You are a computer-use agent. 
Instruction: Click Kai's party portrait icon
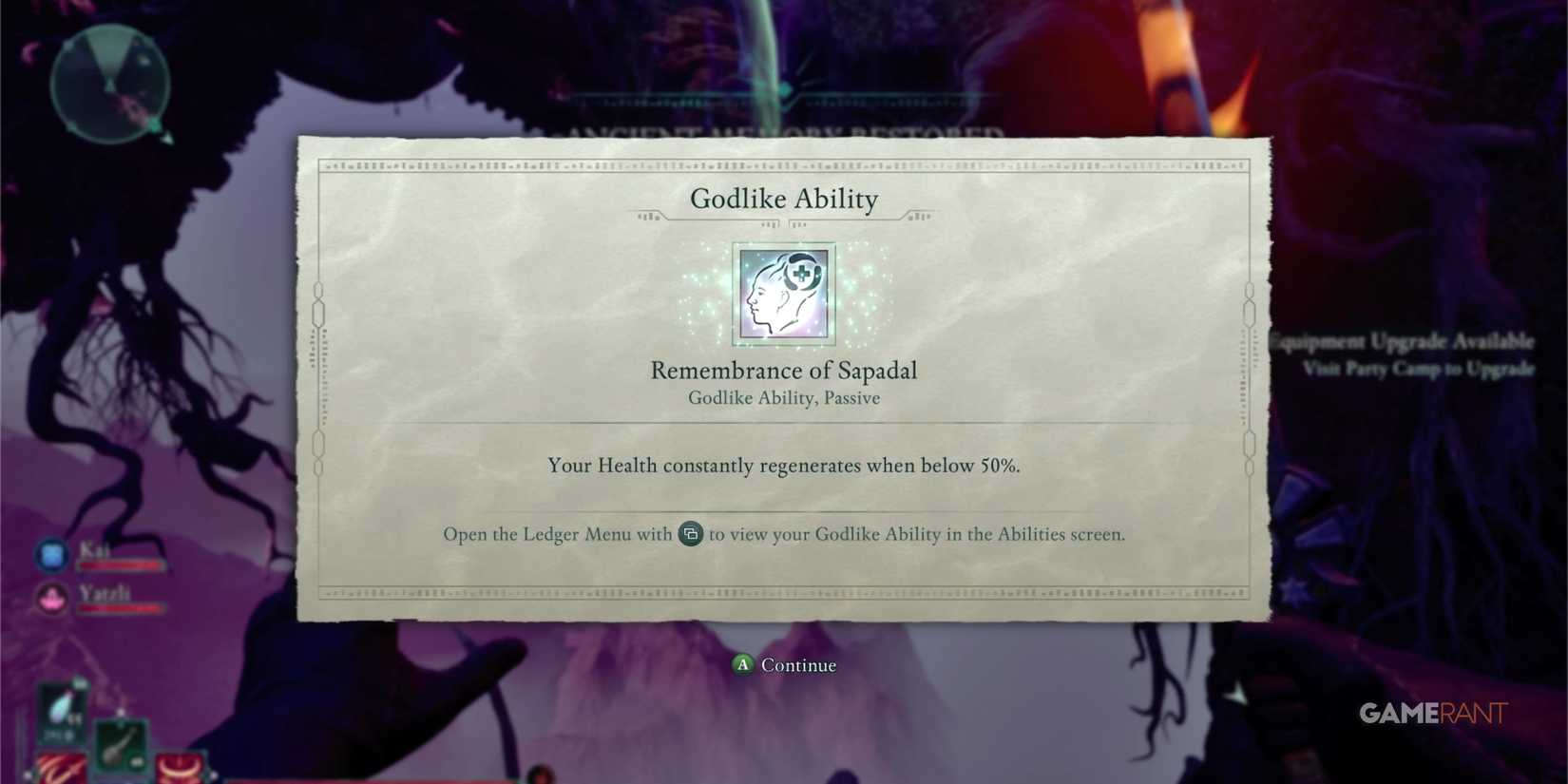[x=49, y=554]
